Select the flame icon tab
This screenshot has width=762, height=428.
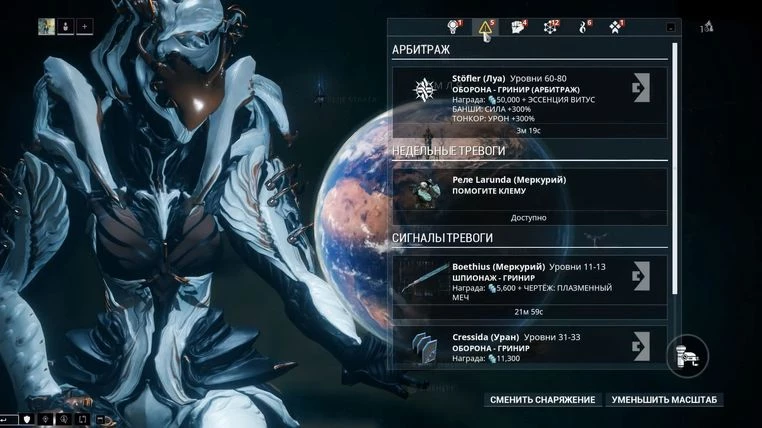(x=582, y=27)
